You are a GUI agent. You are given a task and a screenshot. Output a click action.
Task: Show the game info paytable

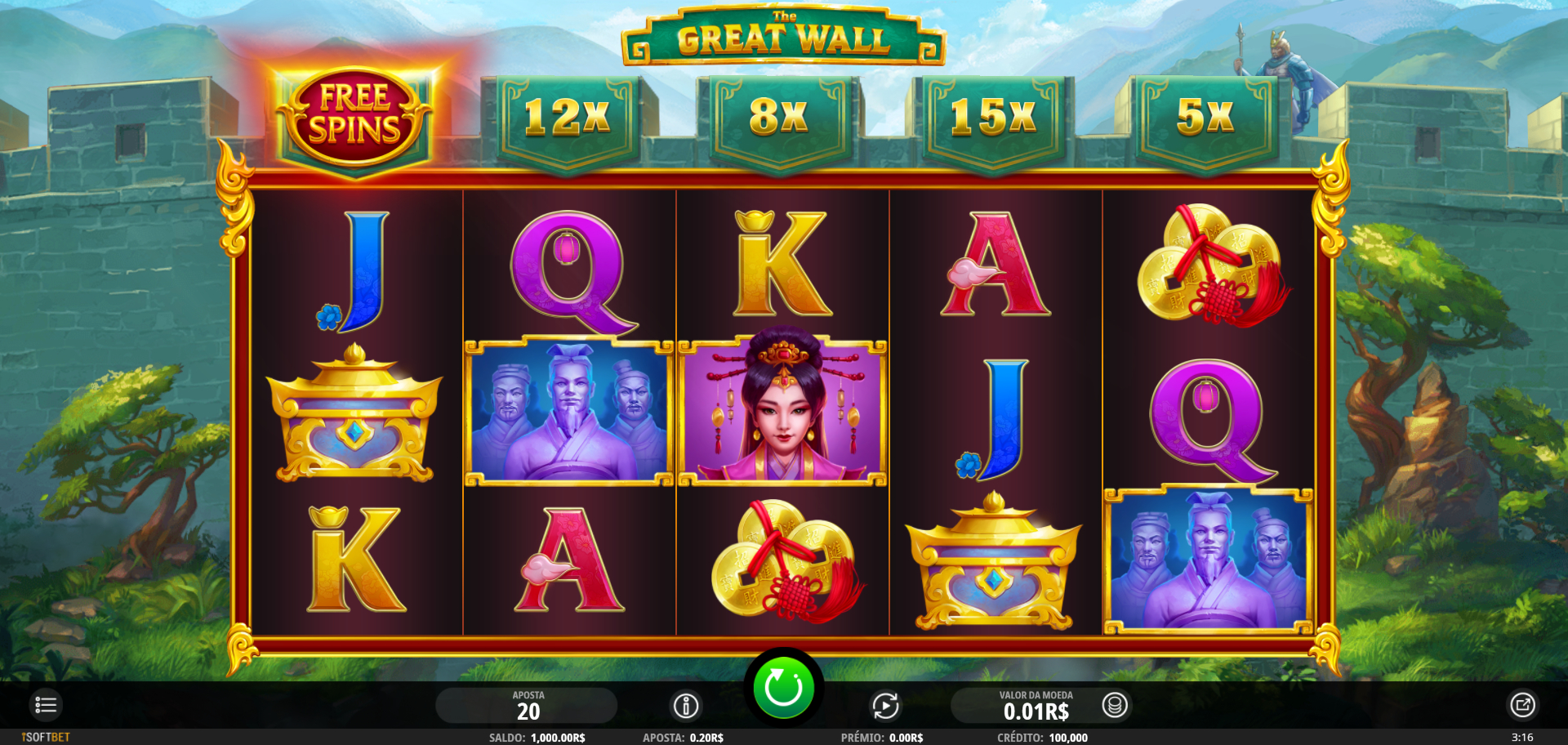pyautogui.click(x=686, y=706)
